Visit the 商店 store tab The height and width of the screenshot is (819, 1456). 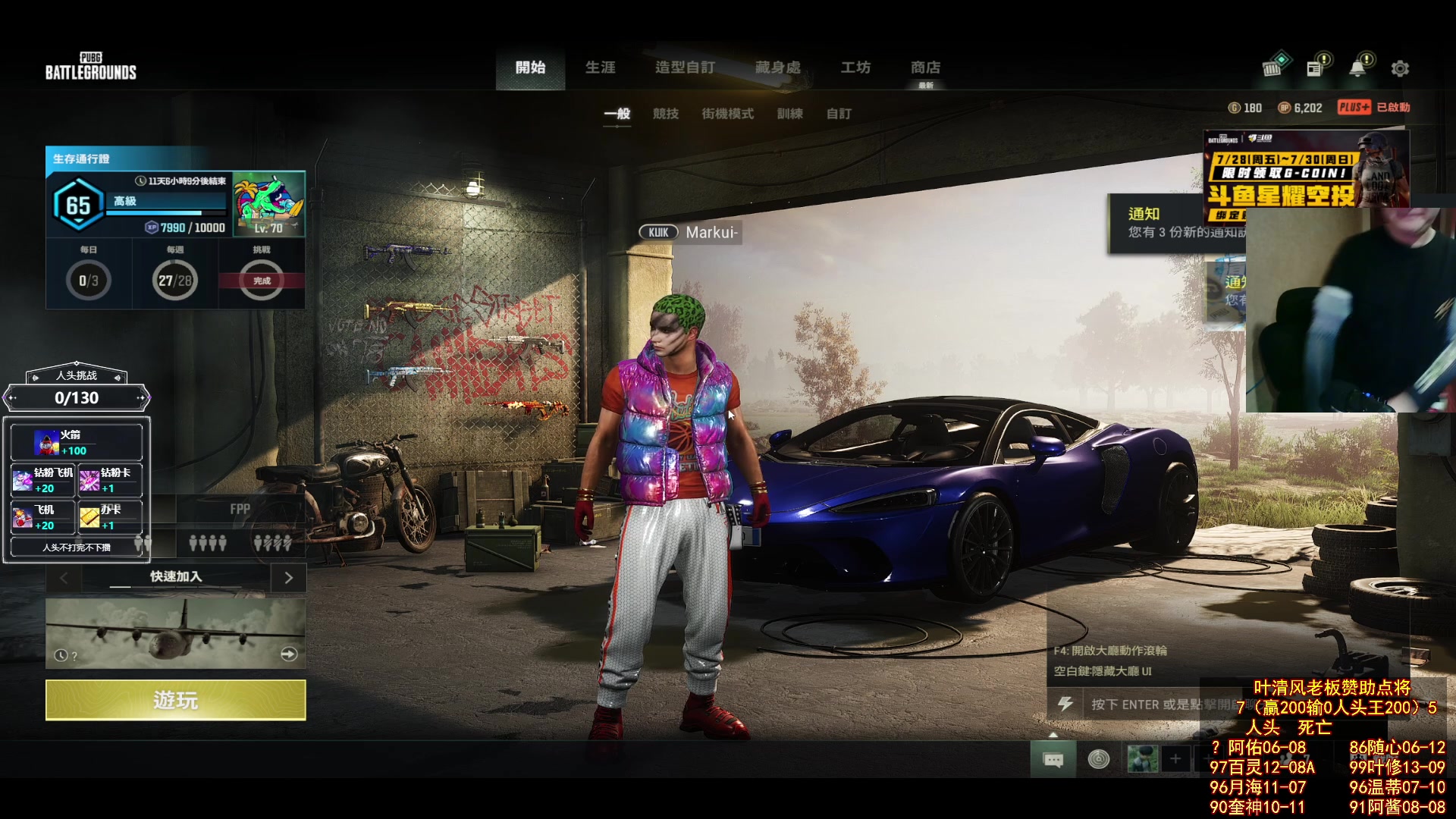click(x=925, y=67)
